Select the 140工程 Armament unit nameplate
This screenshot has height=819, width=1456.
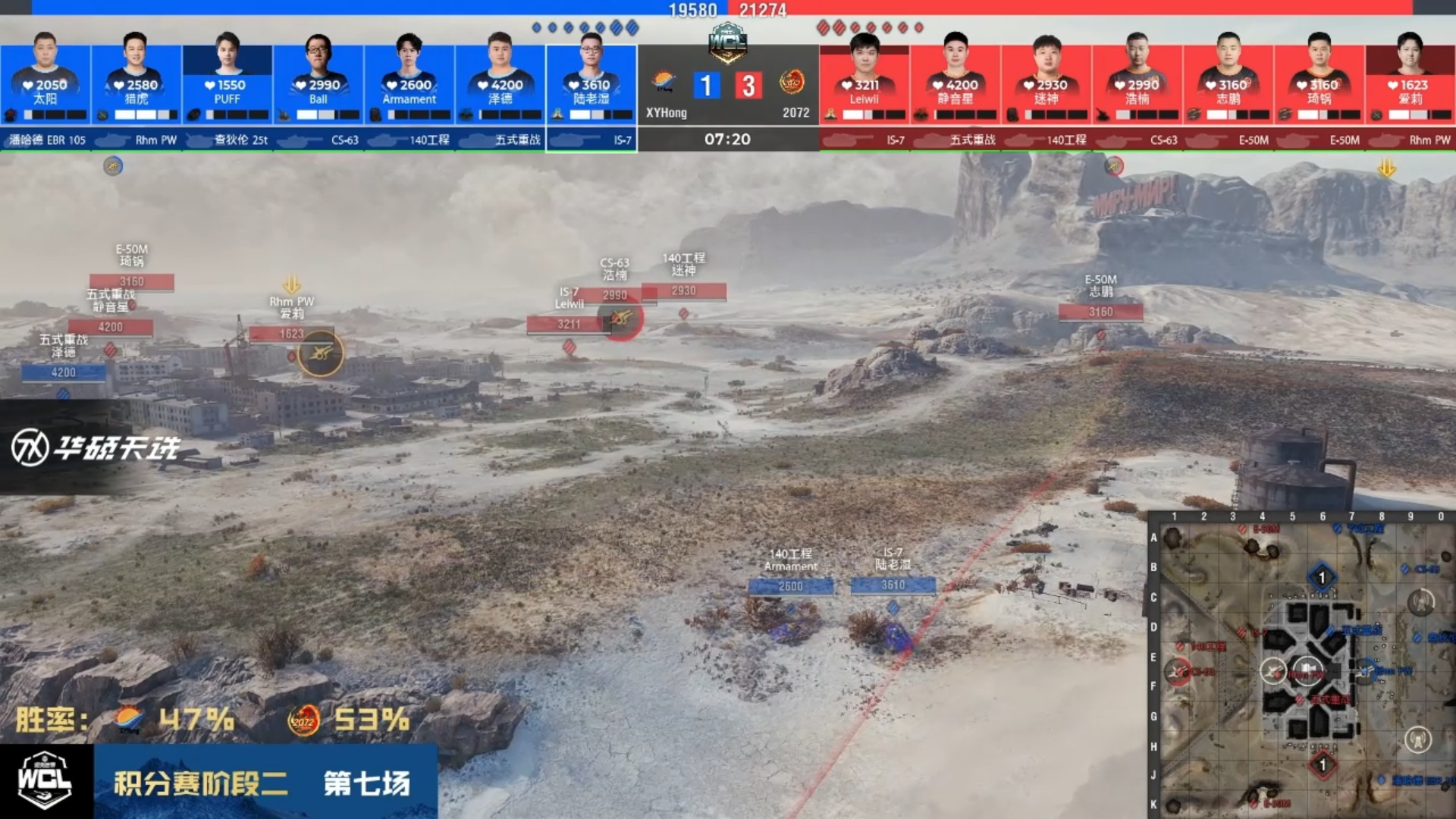[790, 585]
